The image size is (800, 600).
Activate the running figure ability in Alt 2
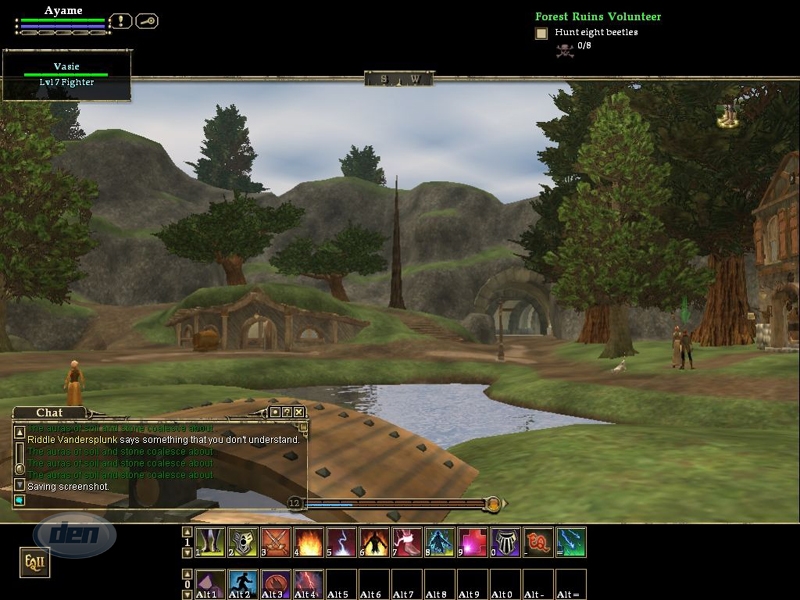point(242,582)
